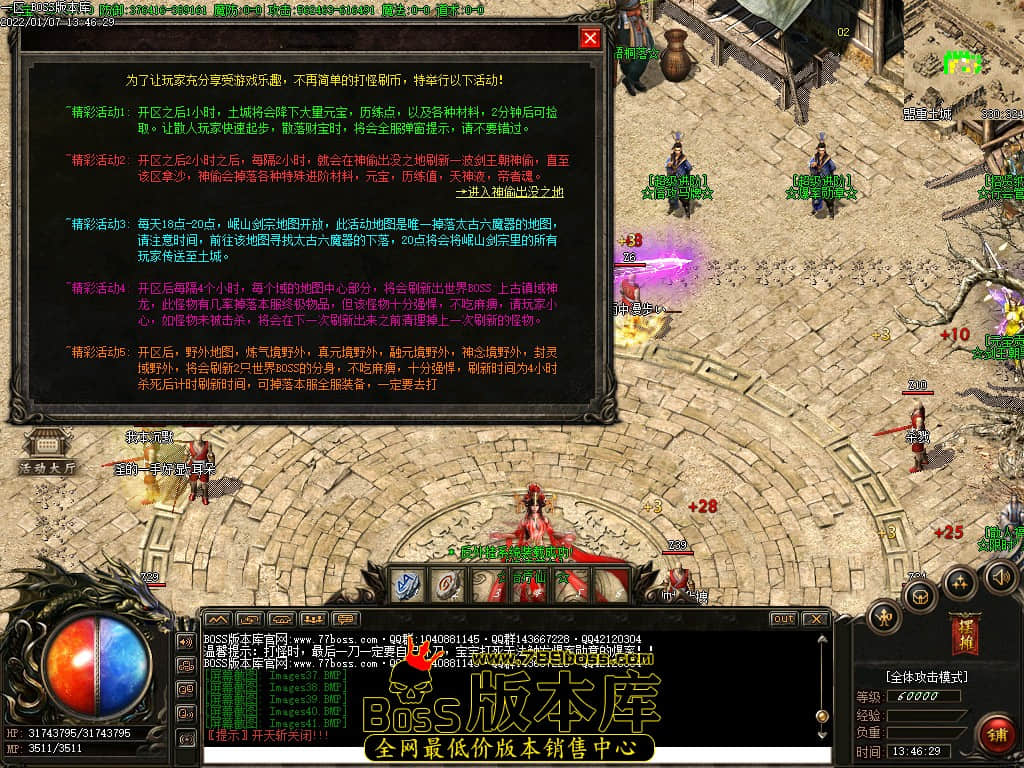Close the chat panel with X
Screen dimensions: 1024x768
815,619
